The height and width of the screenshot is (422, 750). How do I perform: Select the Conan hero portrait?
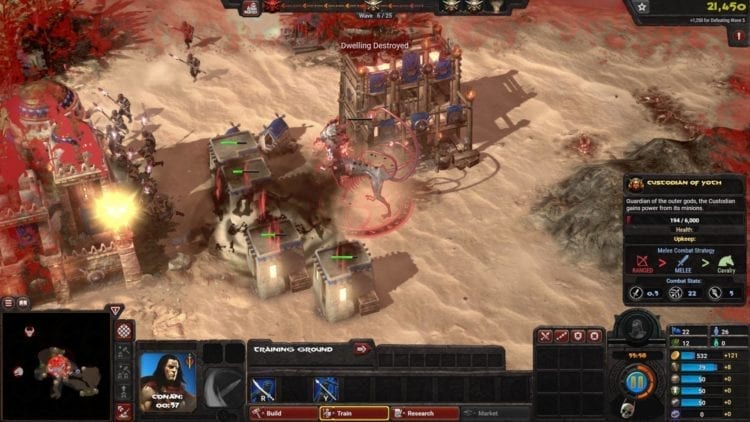pos(167,381)
